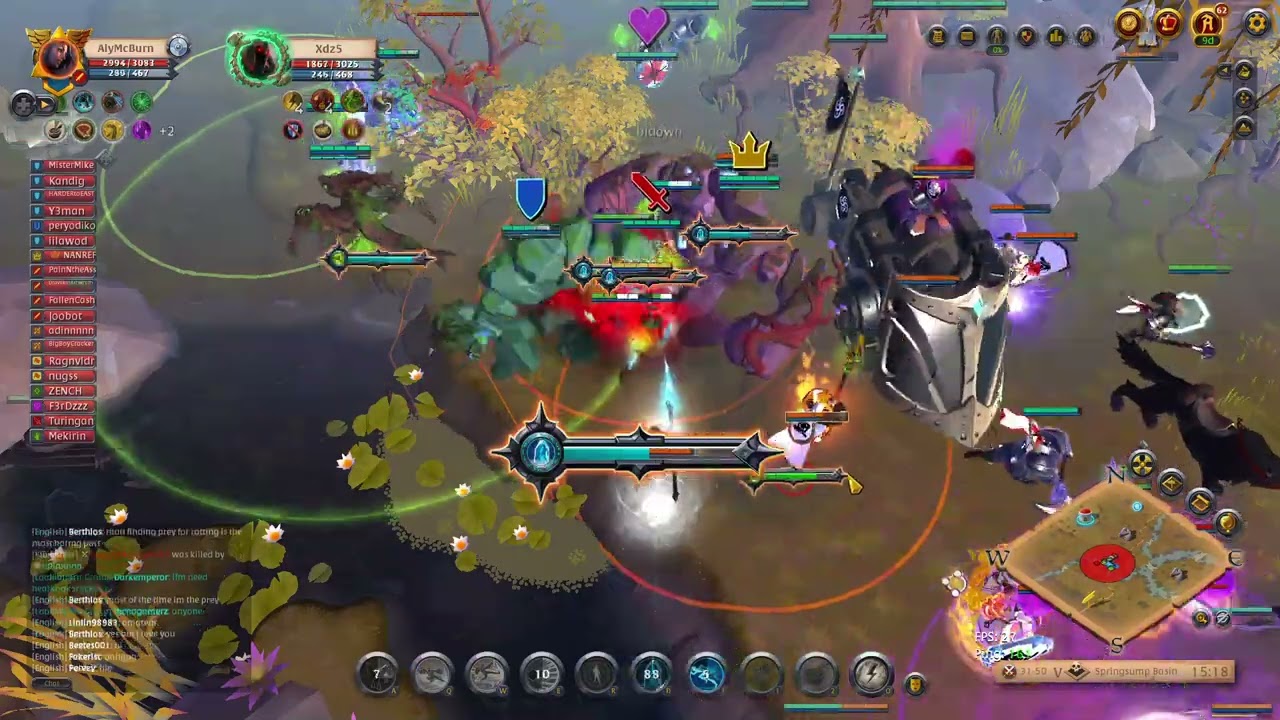Open the mail envelope icon

coord(966,37)
